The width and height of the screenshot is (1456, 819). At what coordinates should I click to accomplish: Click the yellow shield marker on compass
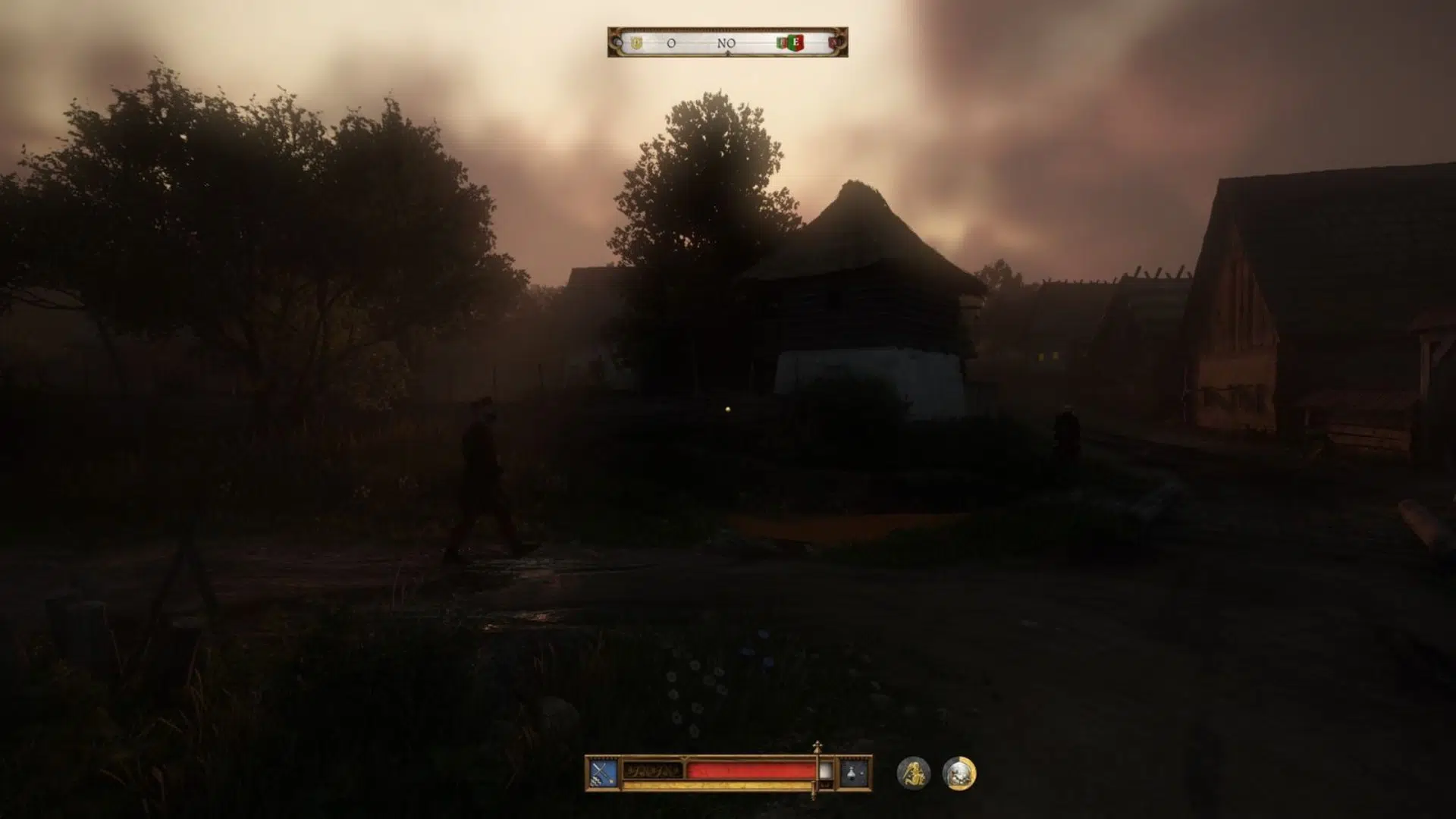[x=637, y=43]
